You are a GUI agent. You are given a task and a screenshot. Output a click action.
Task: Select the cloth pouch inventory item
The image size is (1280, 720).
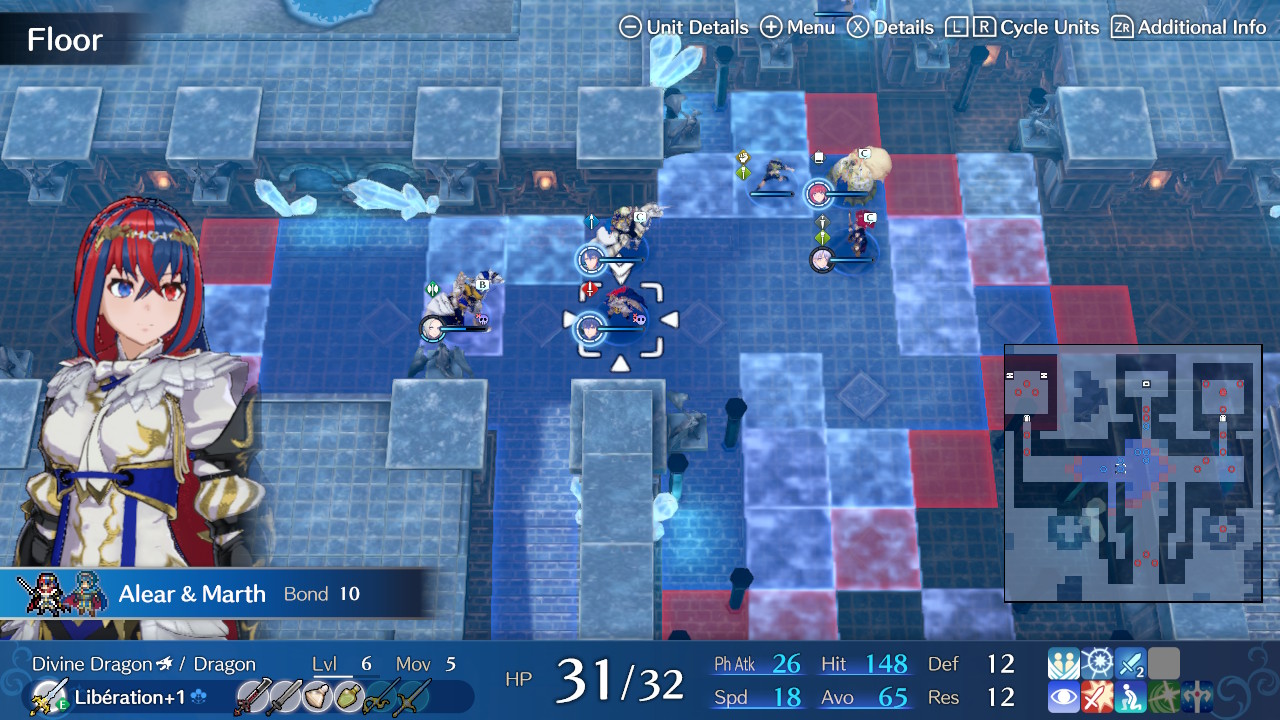click(x=318, y=697)
